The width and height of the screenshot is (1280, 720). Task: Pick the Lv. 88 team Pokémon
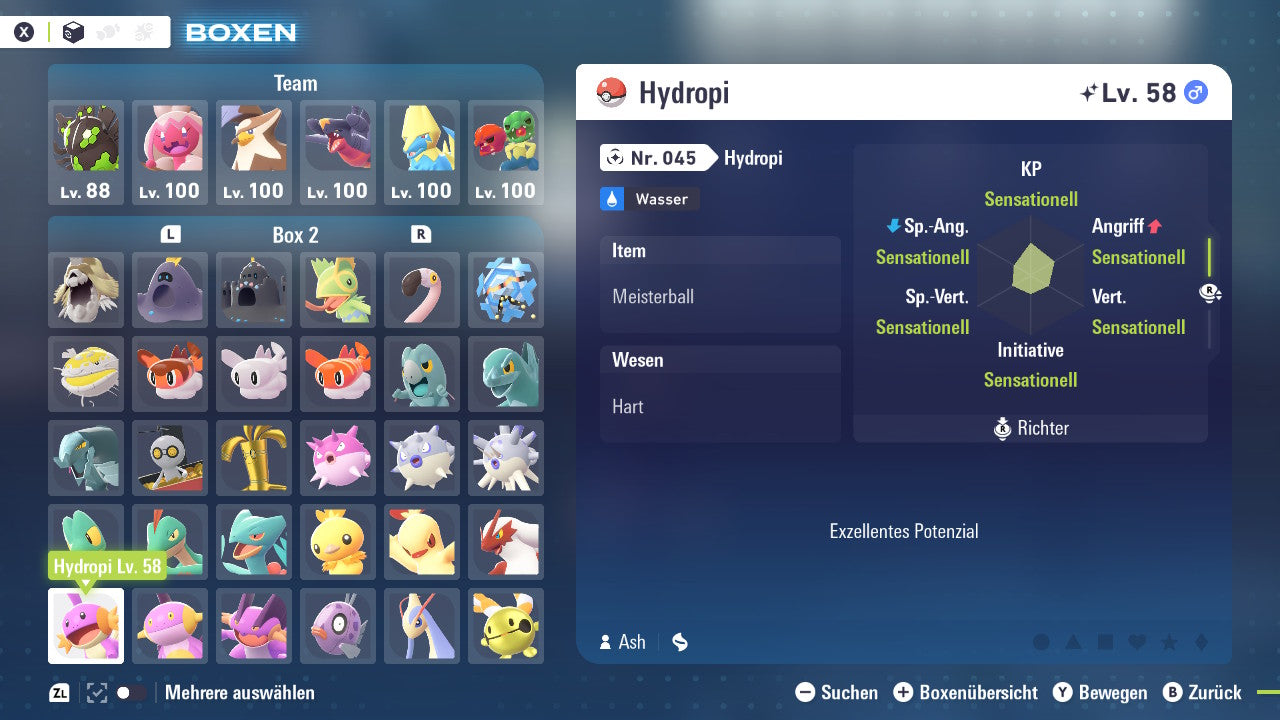pyautogui.click(x=86, y=152)
